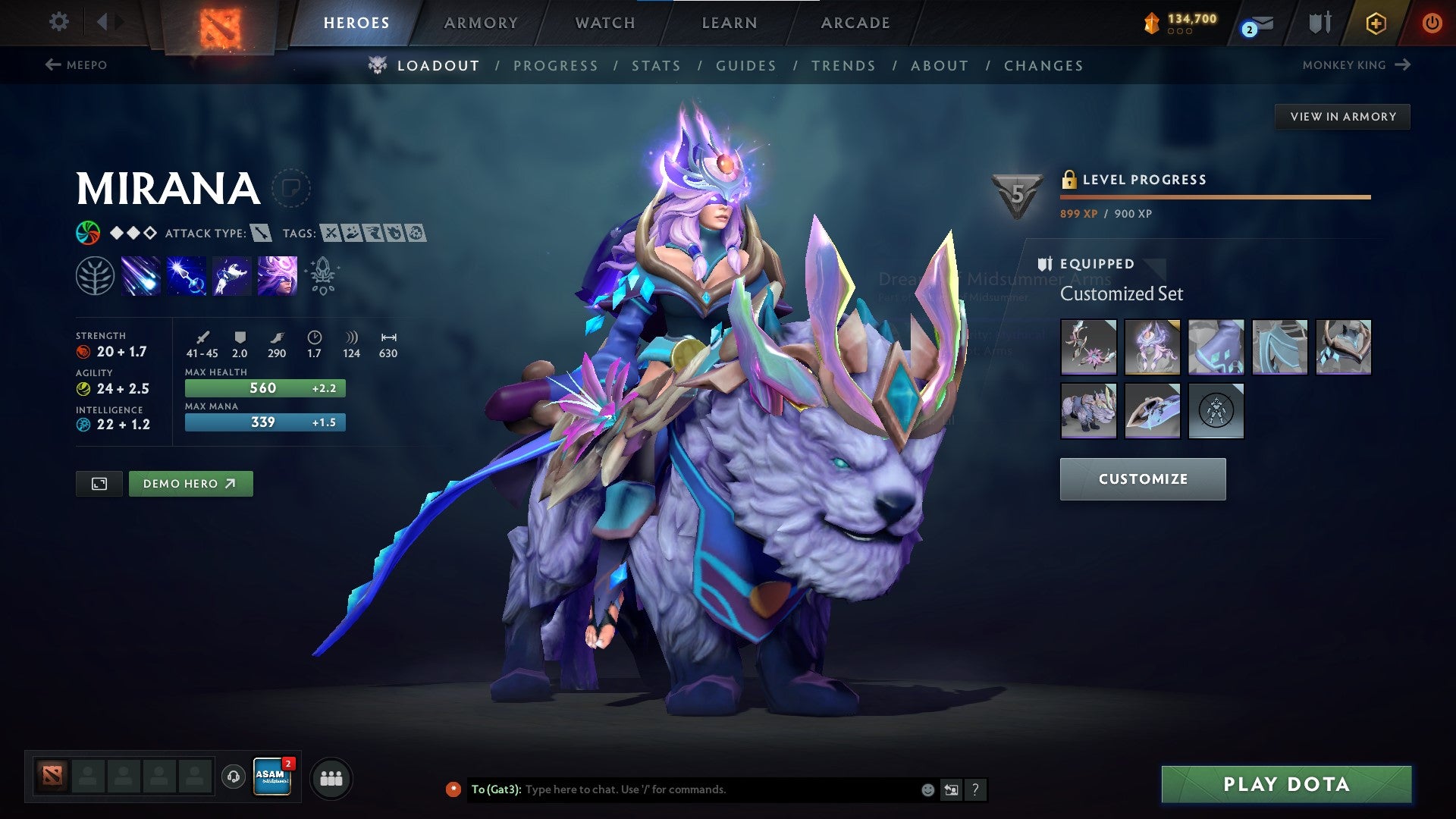
Task: Click the CUSTOMIZE button
Action: (x=1142, y=479)
